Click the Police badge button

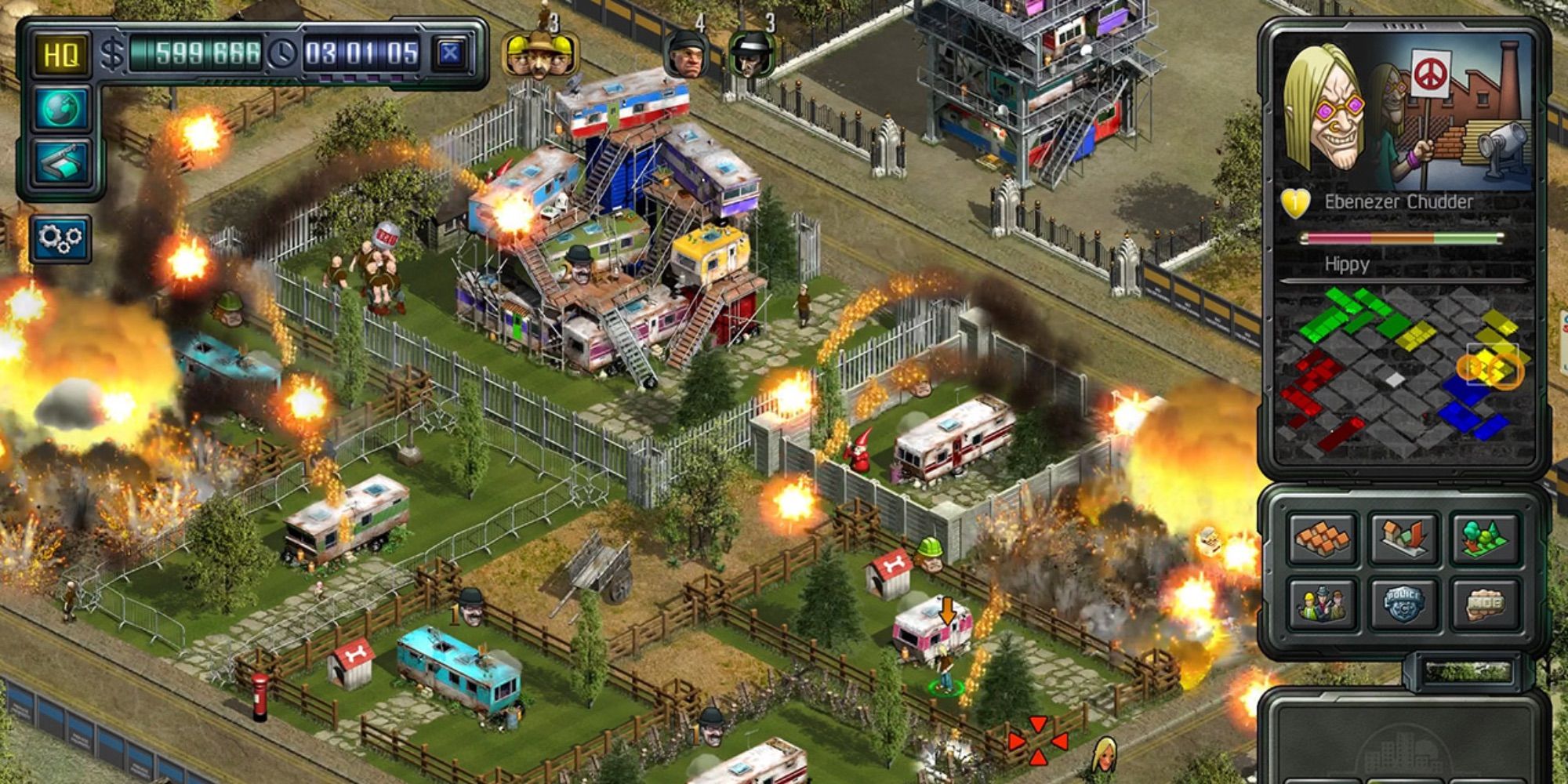click(1403, 604)
